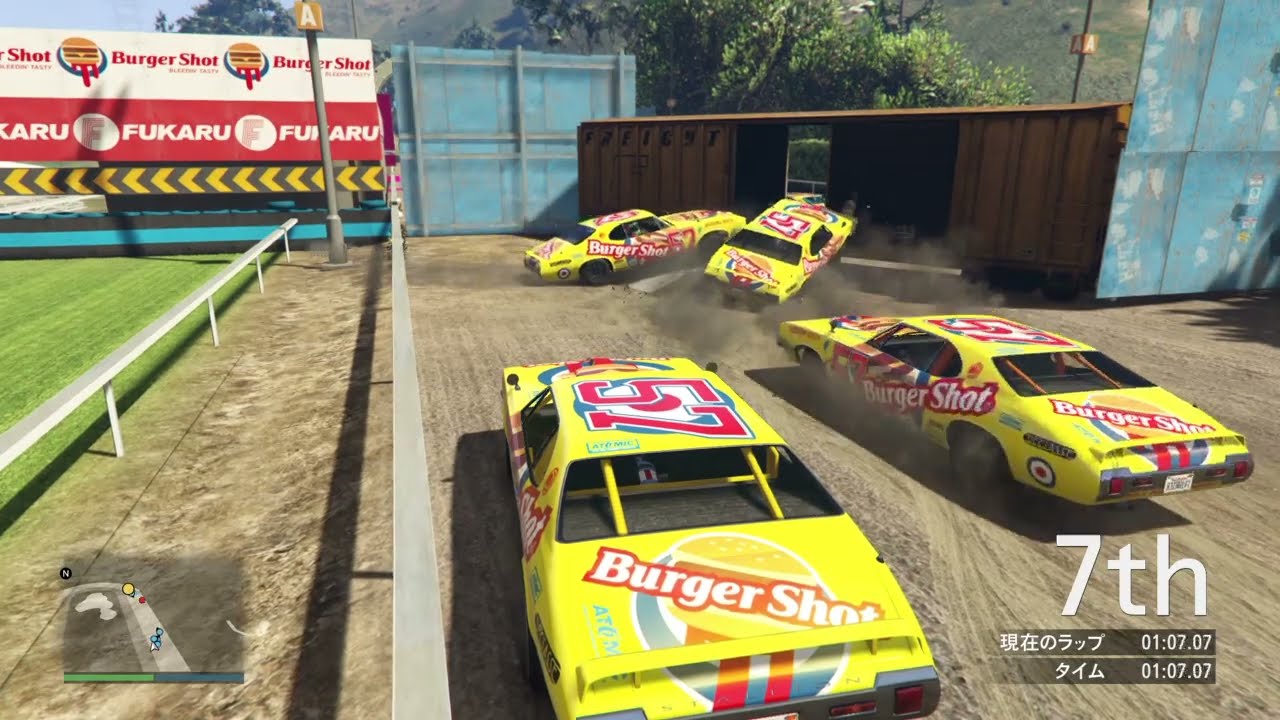Click the yellow hazard chevron strip below the billboard
Viewport: 1280px width, 720px height.
(160, 180)
